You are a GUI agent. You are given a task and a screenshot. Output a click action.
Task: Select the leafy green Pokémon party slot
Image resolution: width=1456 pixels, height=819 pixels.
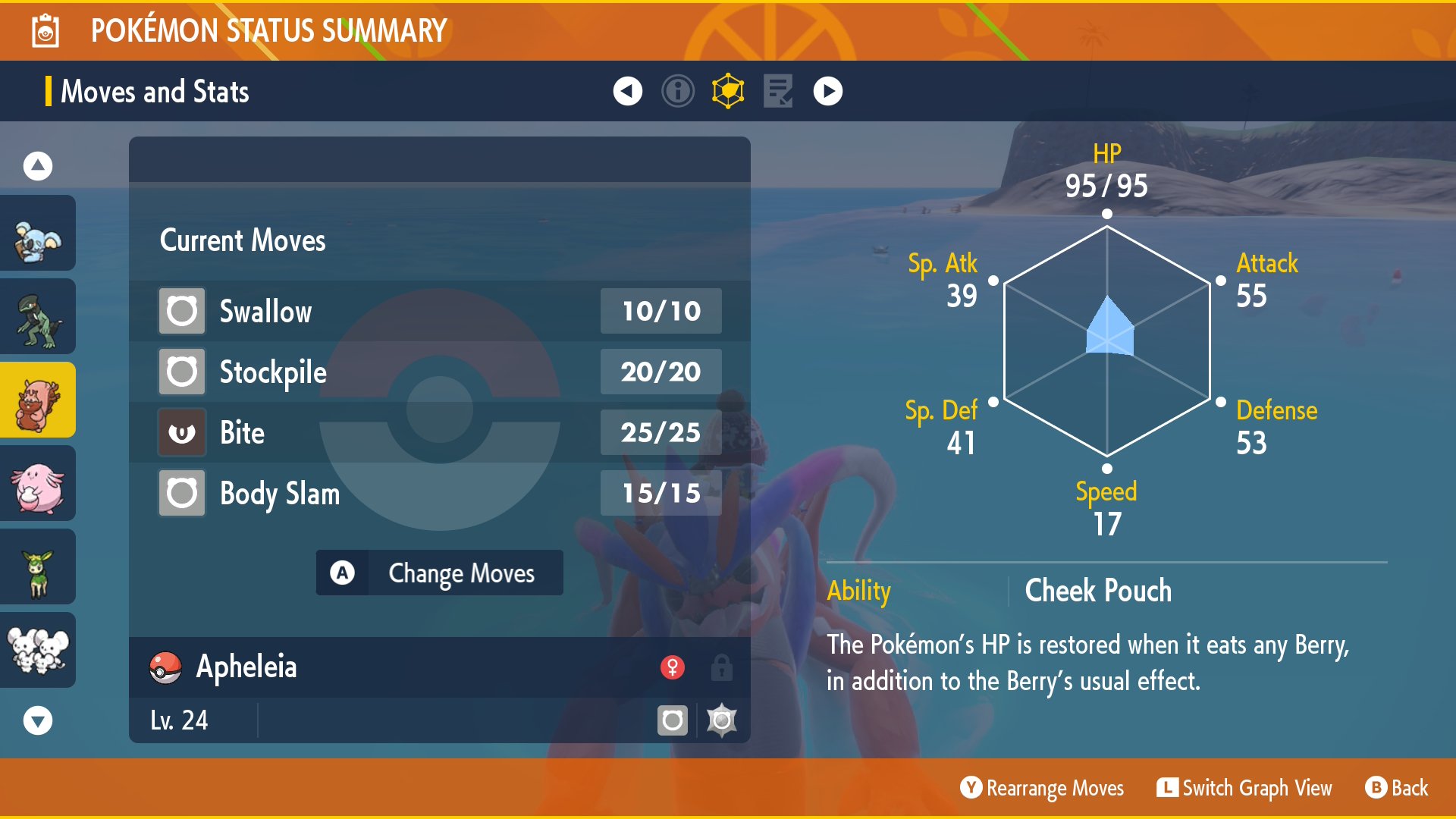[x=38, y=567]
